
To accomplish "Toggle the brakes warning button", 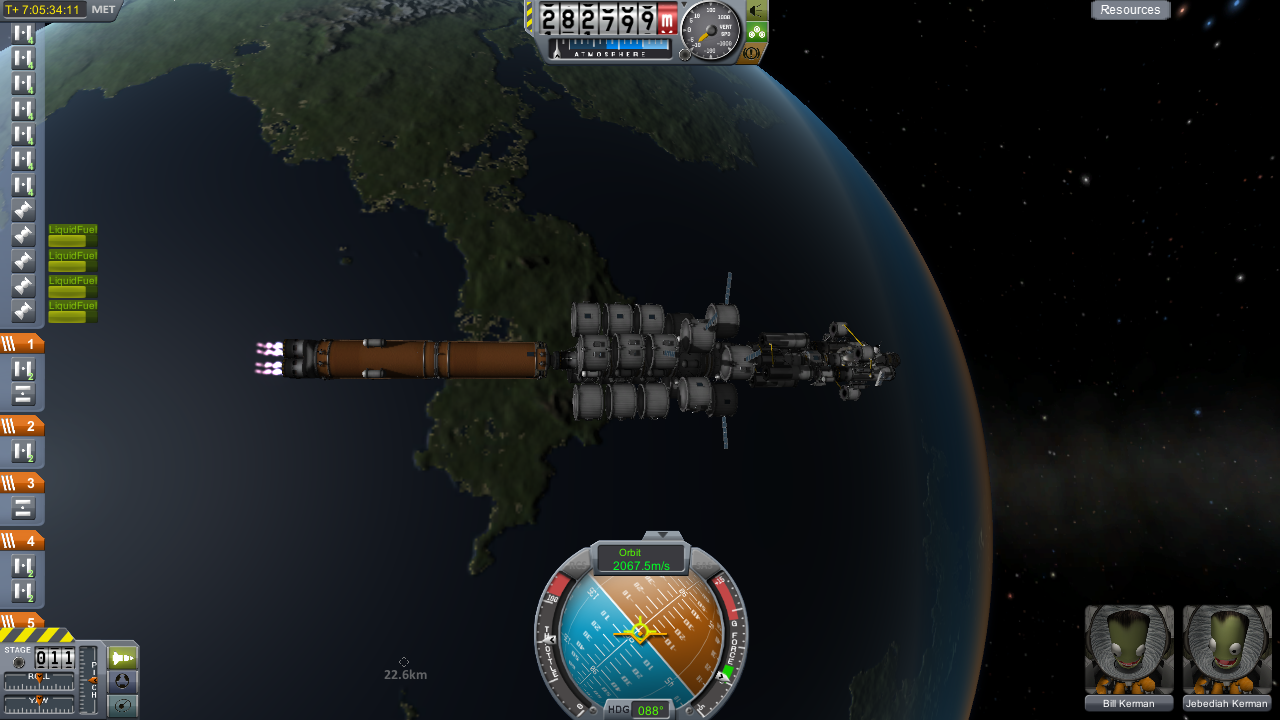I will [752, 53].
